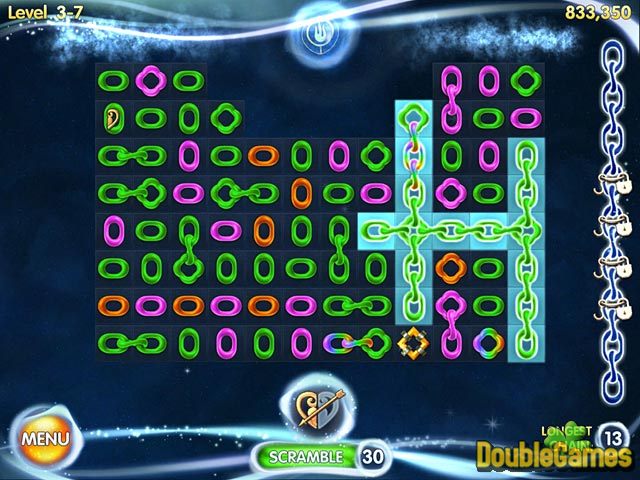
Task: Choose the rainbow oval link tile
Action: 338,343
